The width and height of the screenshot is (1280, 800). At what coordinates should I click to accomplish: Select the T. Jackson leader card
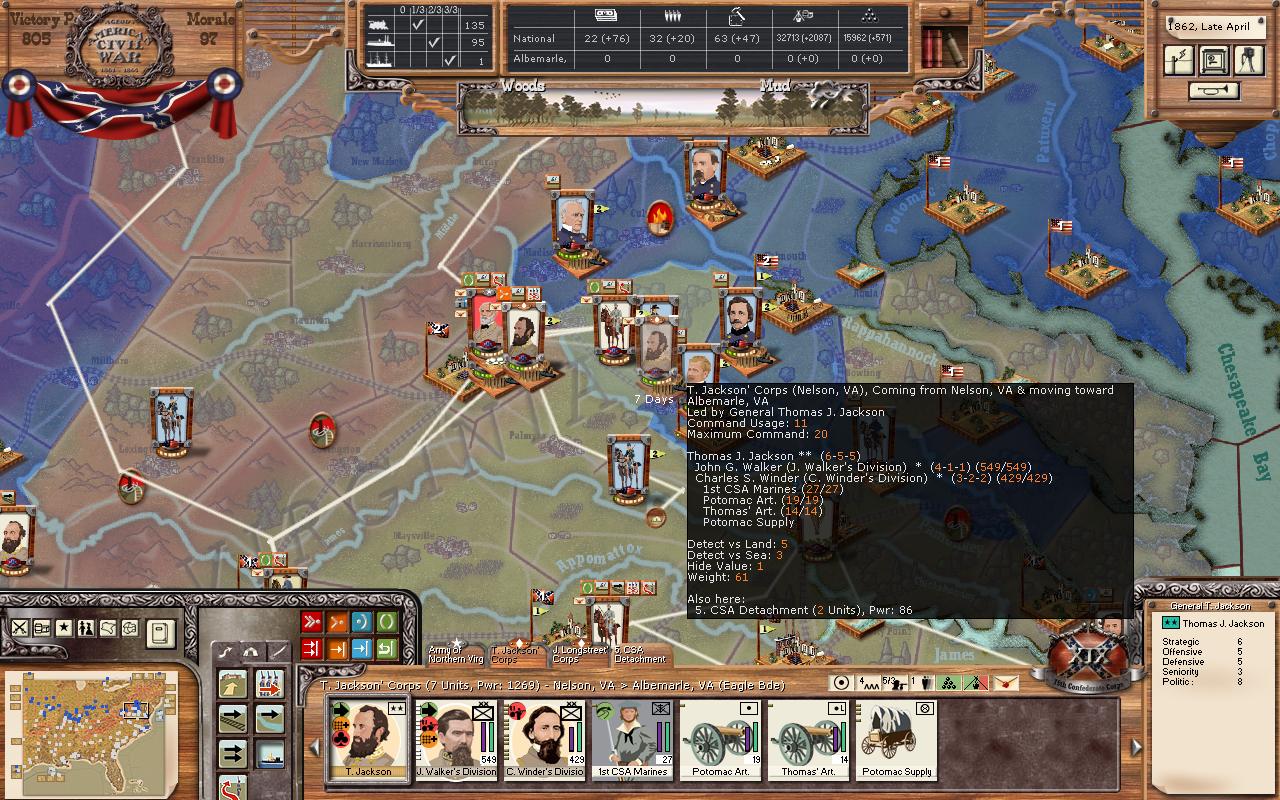368,738
